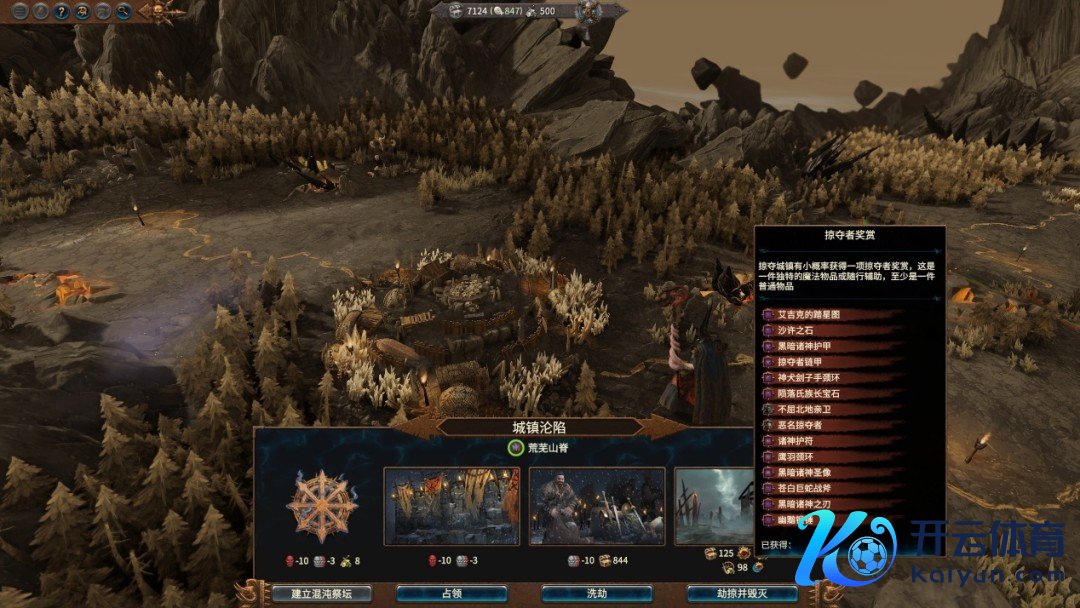The height and width of the screenshot is (608, 1080).
Task: Click the 洗劫 sack button
Action: tap(597, 593)
